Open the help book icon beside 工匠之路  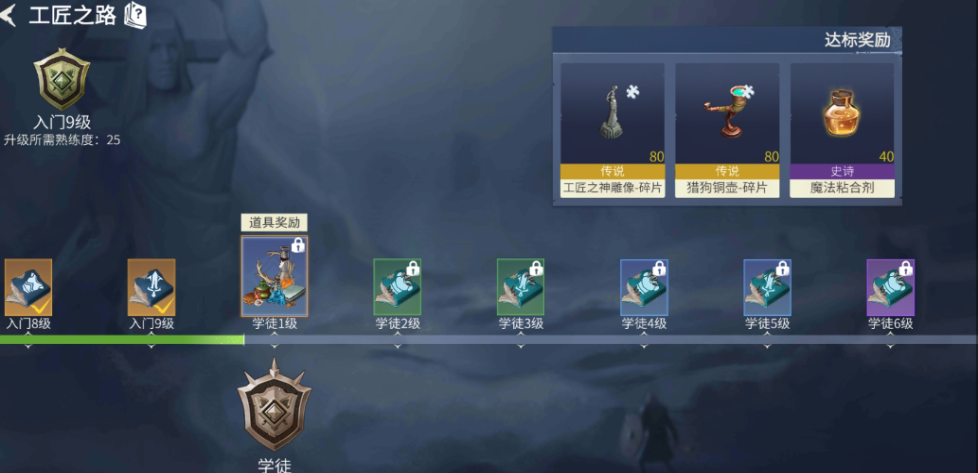135,16
